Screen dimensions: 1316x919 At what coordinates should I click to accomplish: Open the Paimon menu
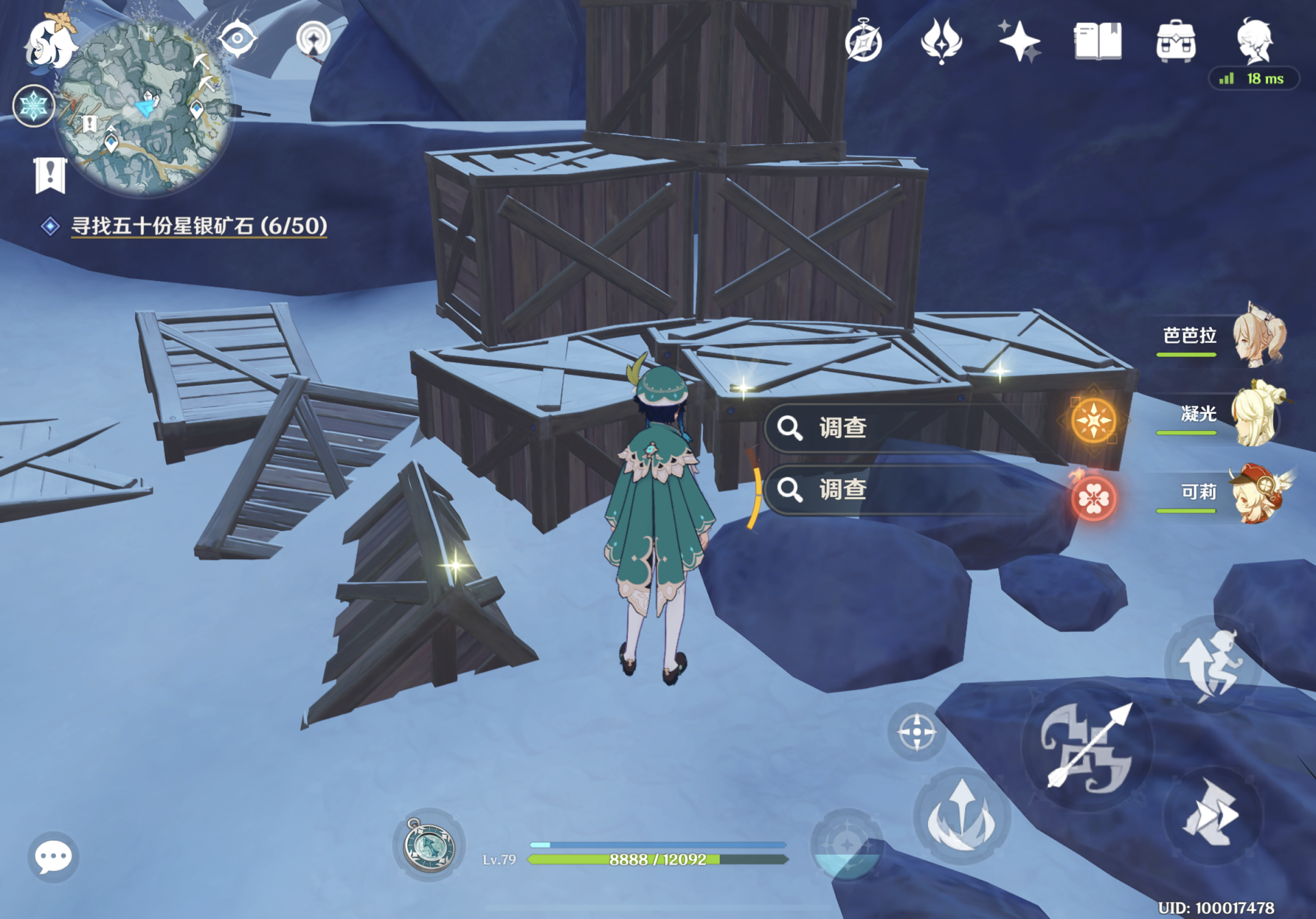tap(49, 42)
